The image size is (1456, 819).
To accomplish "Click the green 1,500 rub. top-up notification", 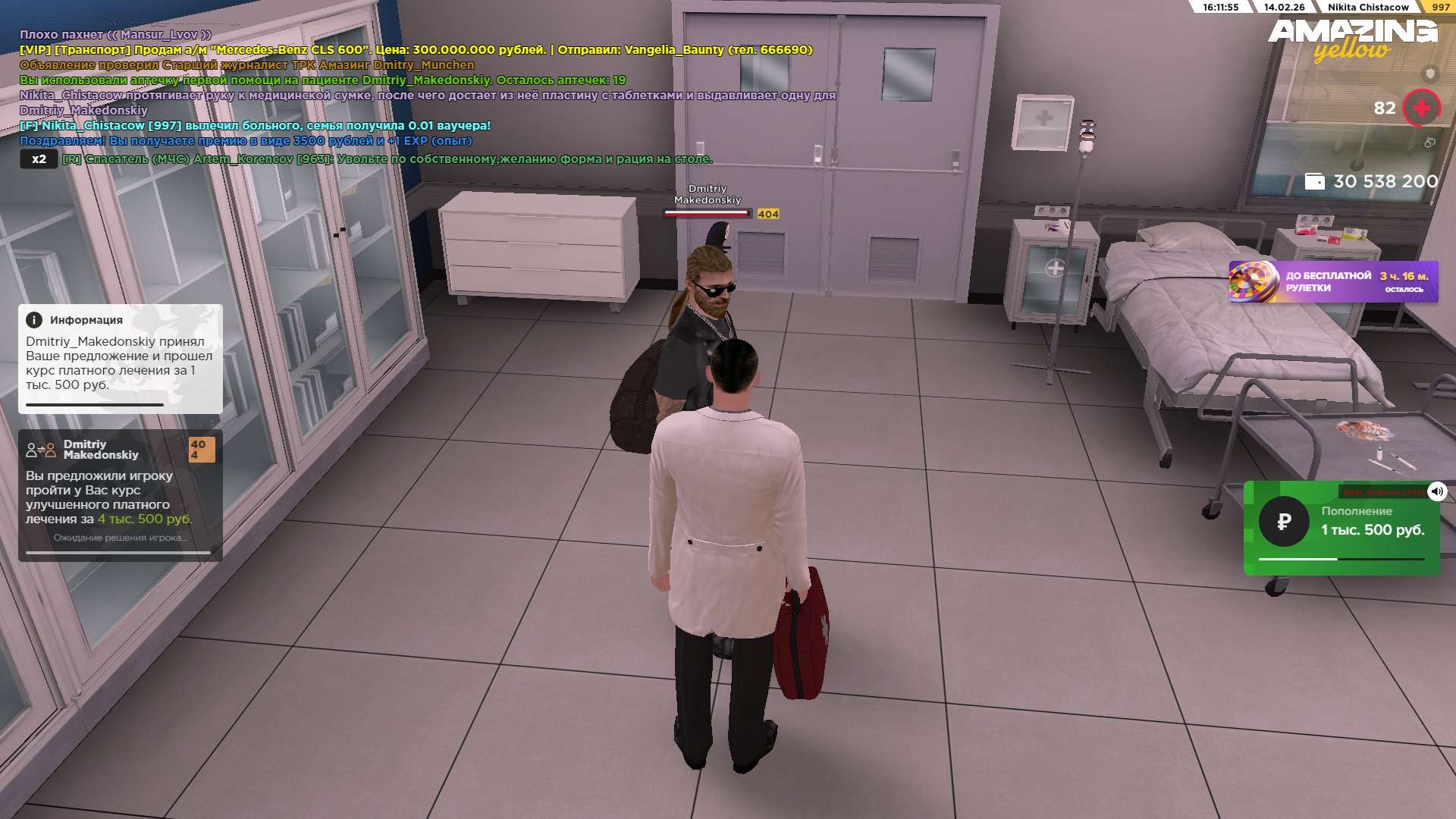I will click(x=1341, y=529).
